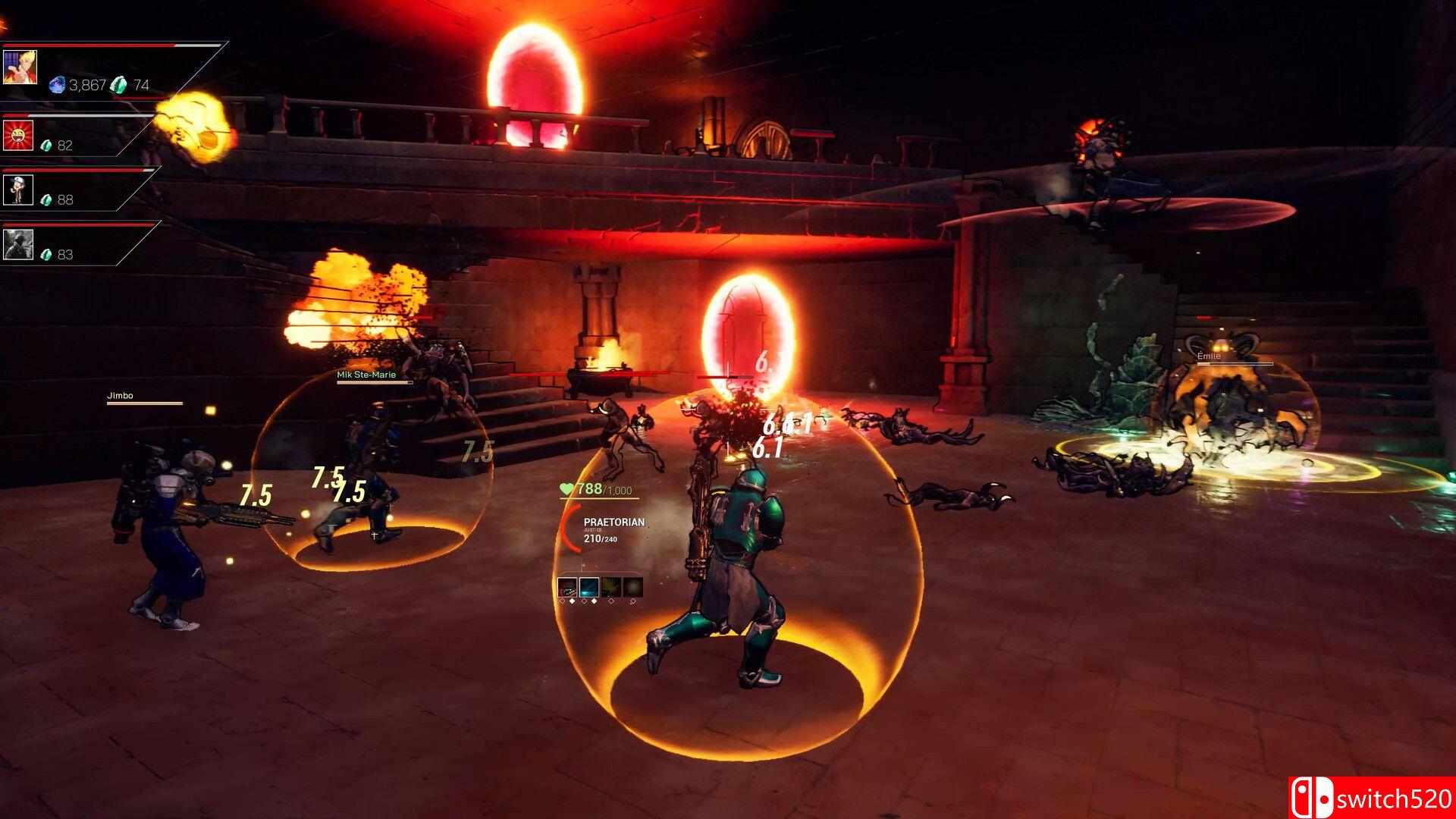Click the green emerald icon next to 74
Viewport: 1456px width, 819px height.
(118, 86)
